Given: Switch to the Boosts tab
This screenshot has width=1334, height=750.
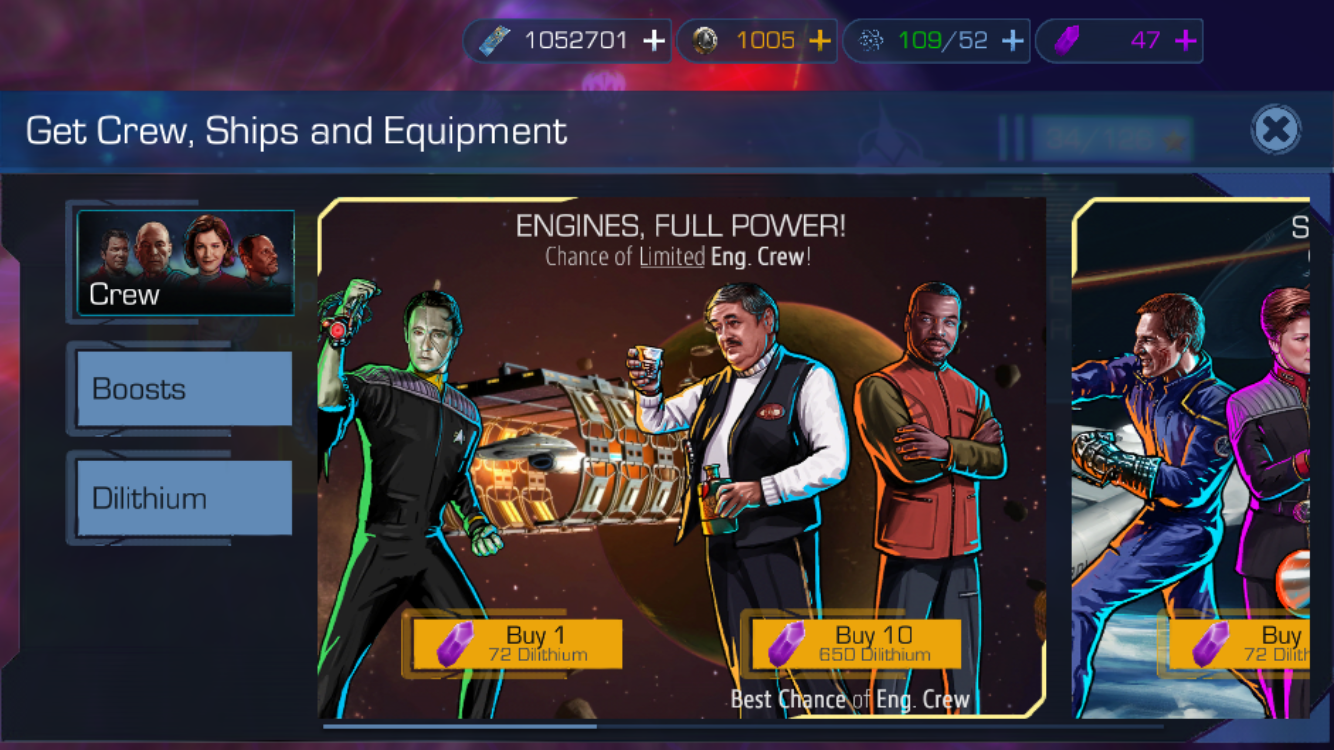Looking at the screenshot, I should [185, 388].
